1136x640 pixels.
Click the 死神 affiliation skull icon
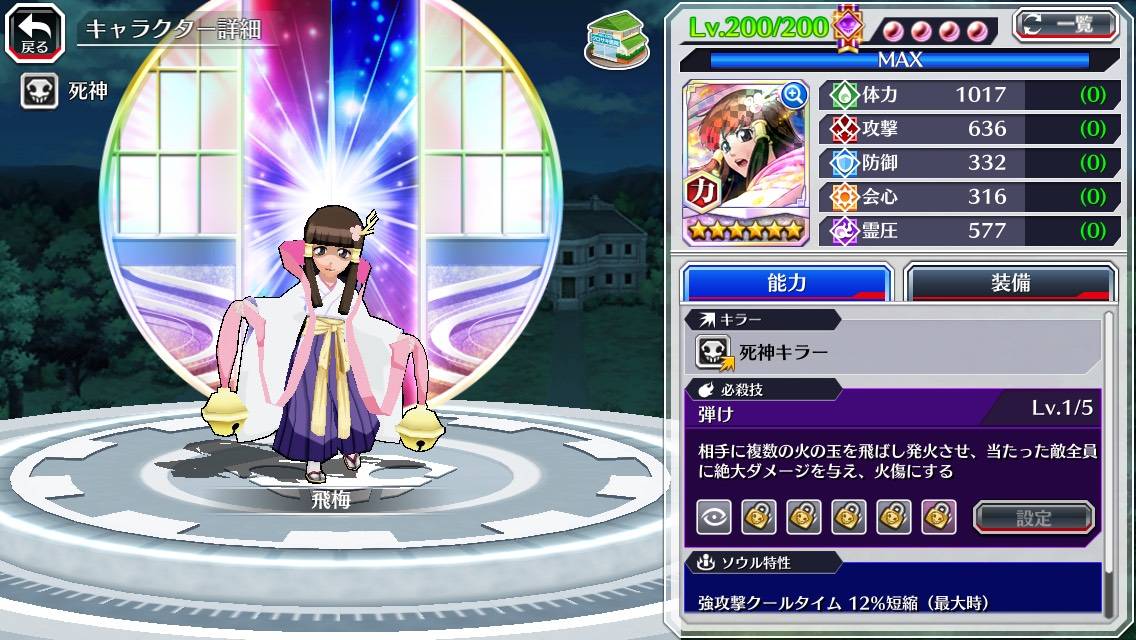click(x=40, y=92)
